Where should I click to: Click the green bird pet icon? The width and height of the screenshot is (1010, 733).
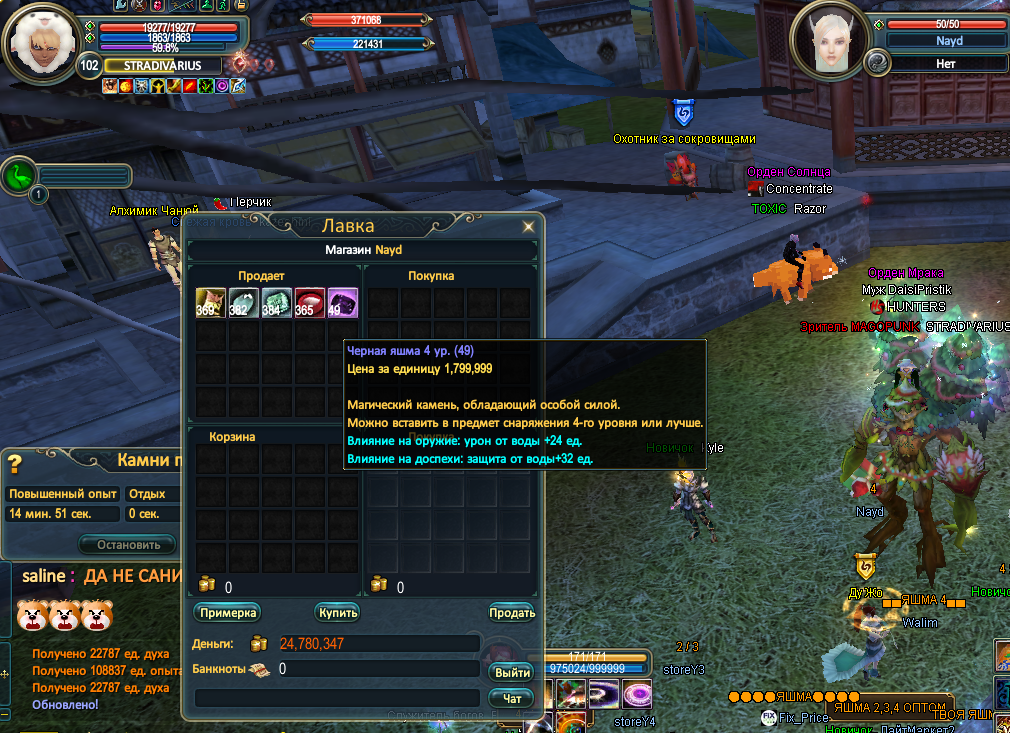(19, 176)
